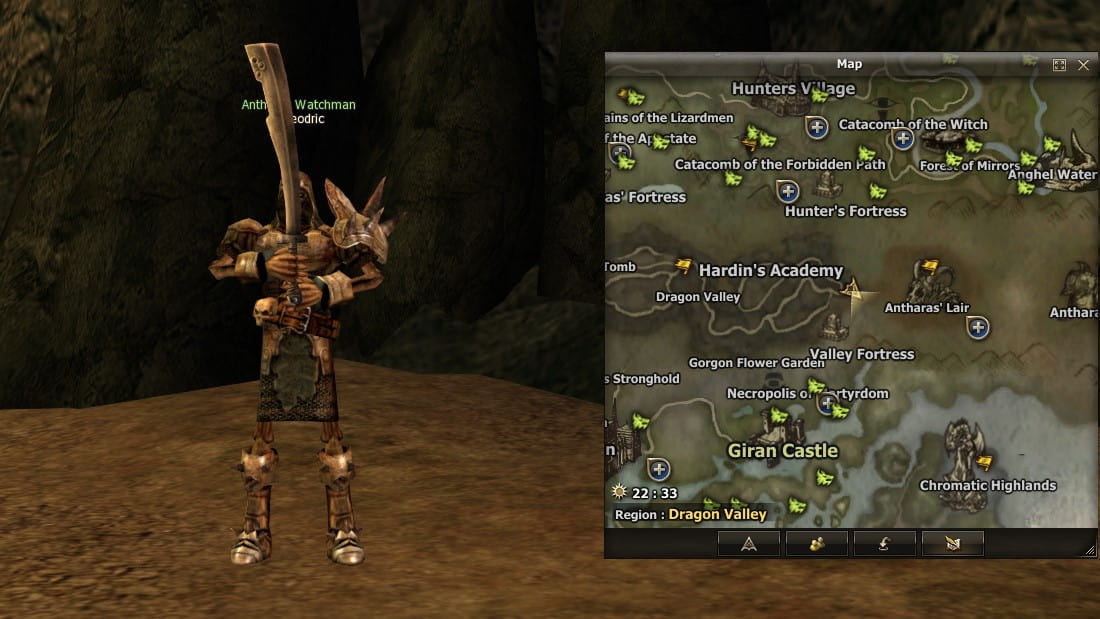
Task: Click the player position arrow on map
Action: click(852, 291)
